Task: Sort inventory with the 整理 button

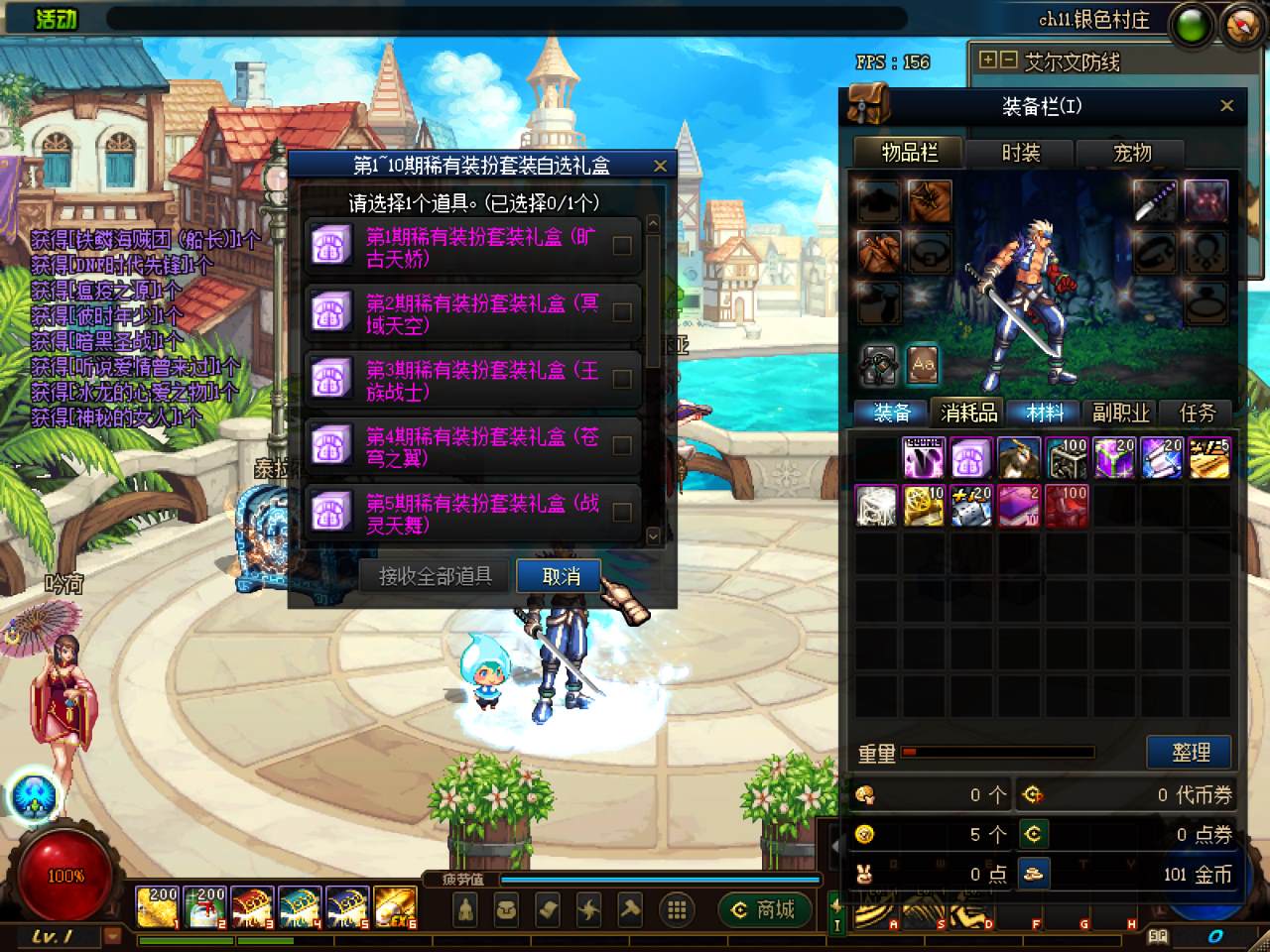Action: [1190, 752]
